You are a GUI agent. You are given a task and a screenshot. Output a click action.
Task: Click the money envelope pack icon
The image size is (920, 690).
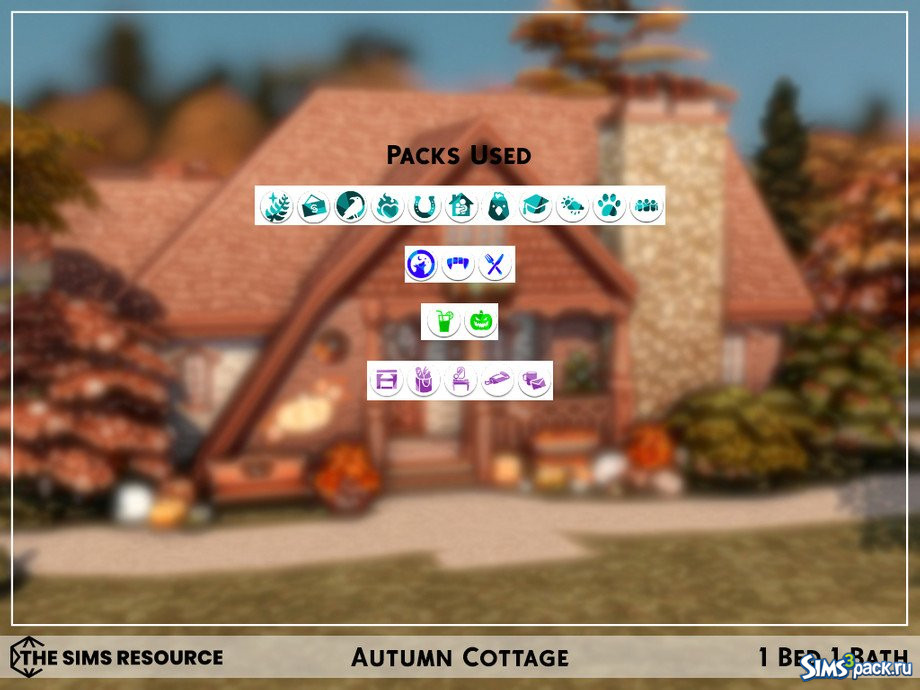tap(313, 207)
